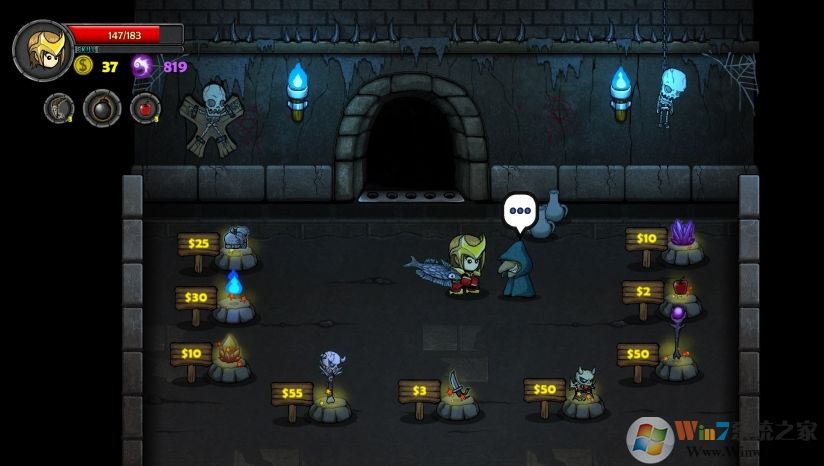Click the hero portrait icon
This screenshot has height=466, width=824.
pos(42,49)
